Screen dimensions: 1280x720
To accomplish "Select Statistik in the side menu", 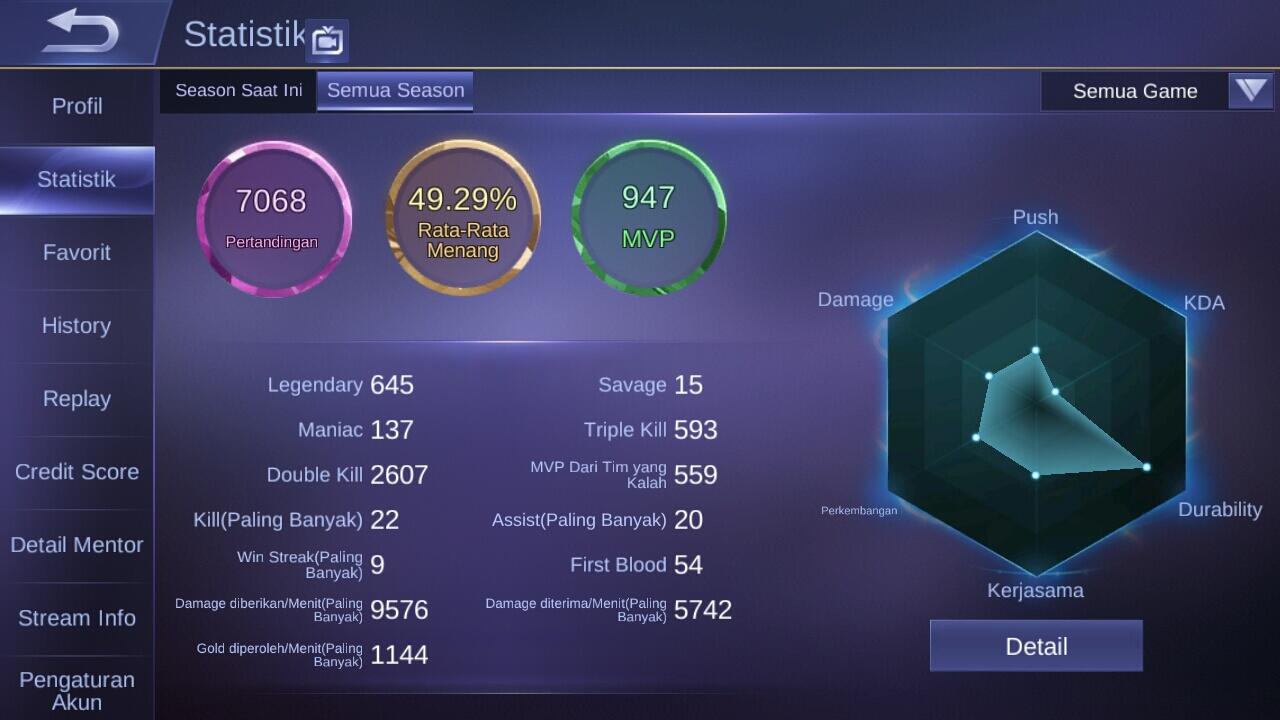I will (77, 180).
